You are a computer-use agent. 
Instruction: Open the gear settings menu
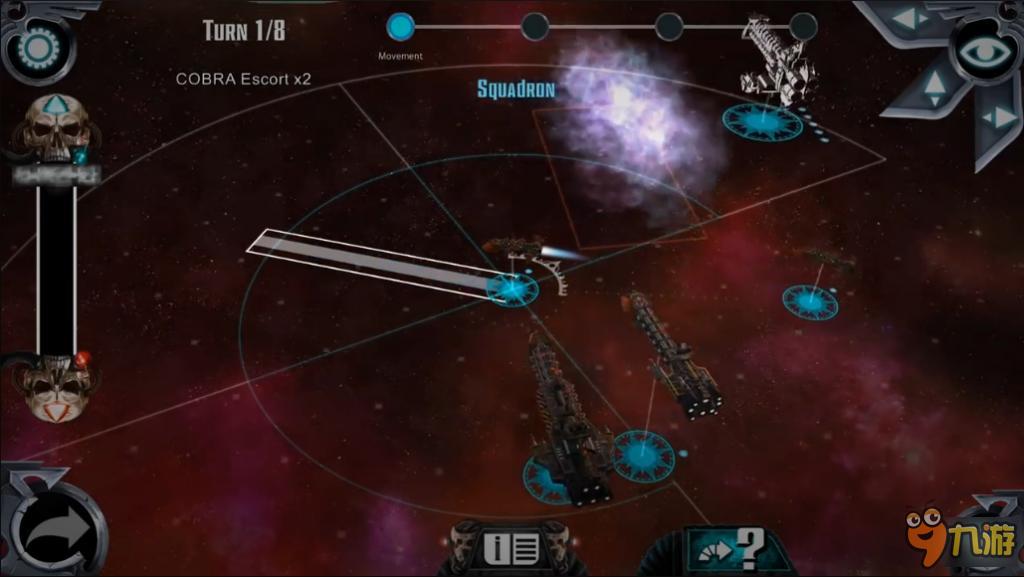tap(40, 47)
